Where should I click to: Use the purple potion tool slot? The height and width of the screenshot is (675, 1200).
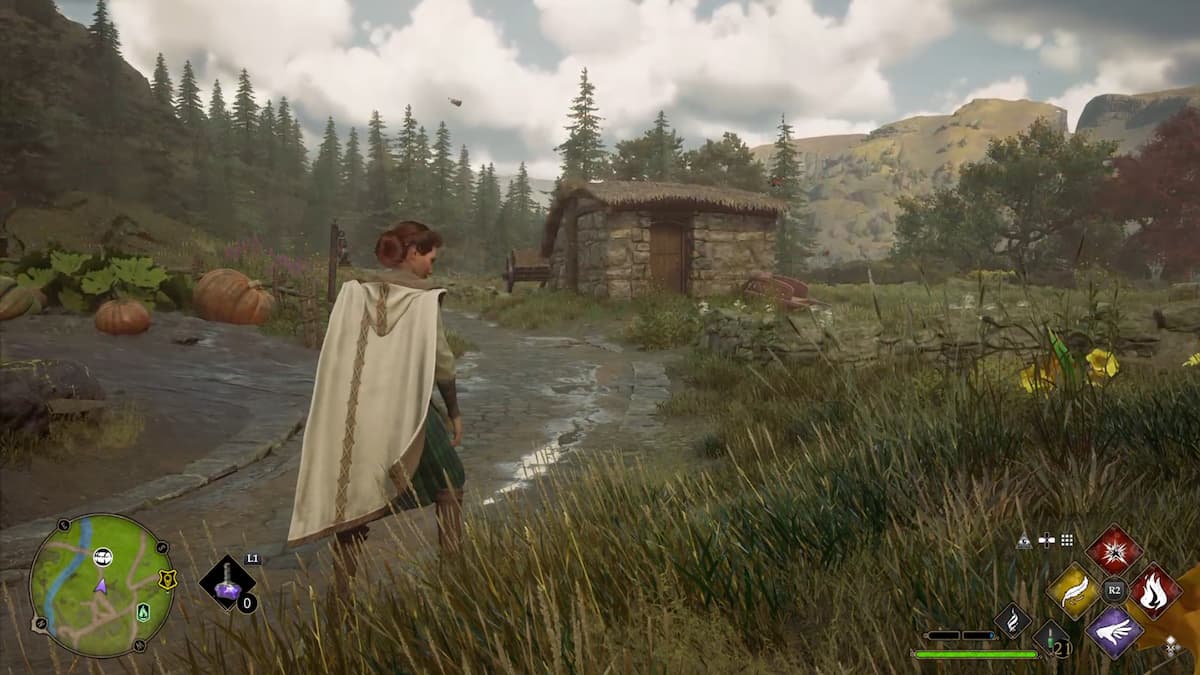pyautogui.click(x=227, y=583)
